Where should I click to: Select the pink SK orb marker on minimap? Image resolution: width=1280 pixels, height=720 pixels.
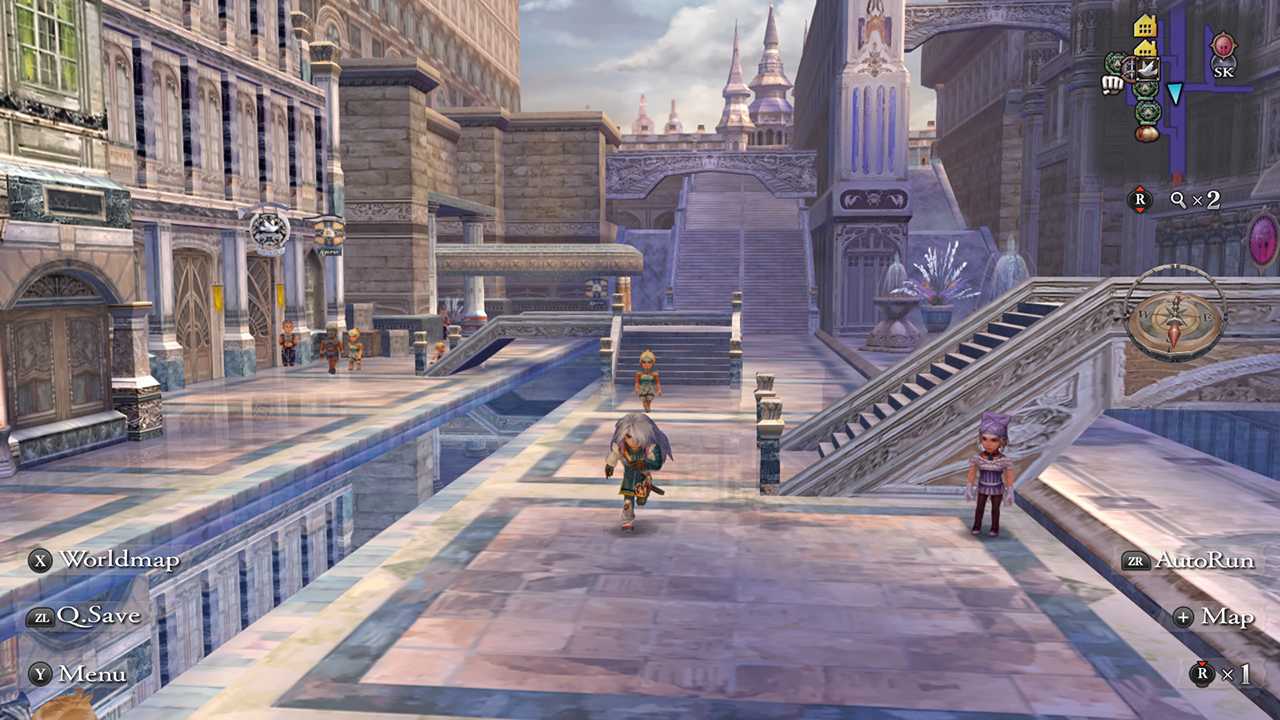(1224, 47)
